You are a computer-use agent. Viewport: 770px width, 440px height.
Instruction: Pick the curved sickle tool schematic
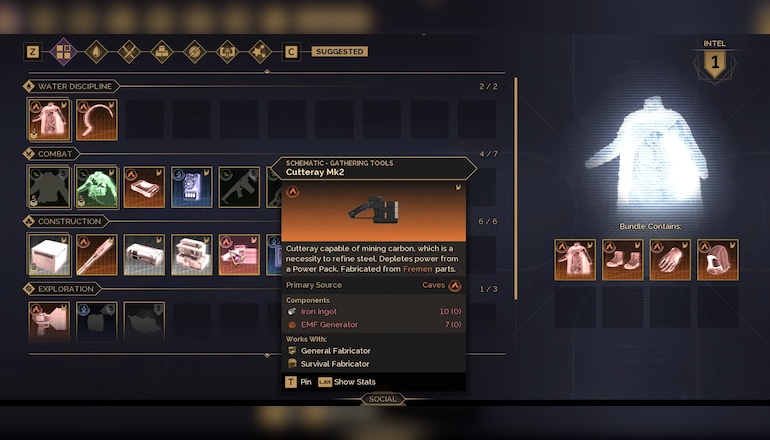(97, 120)
